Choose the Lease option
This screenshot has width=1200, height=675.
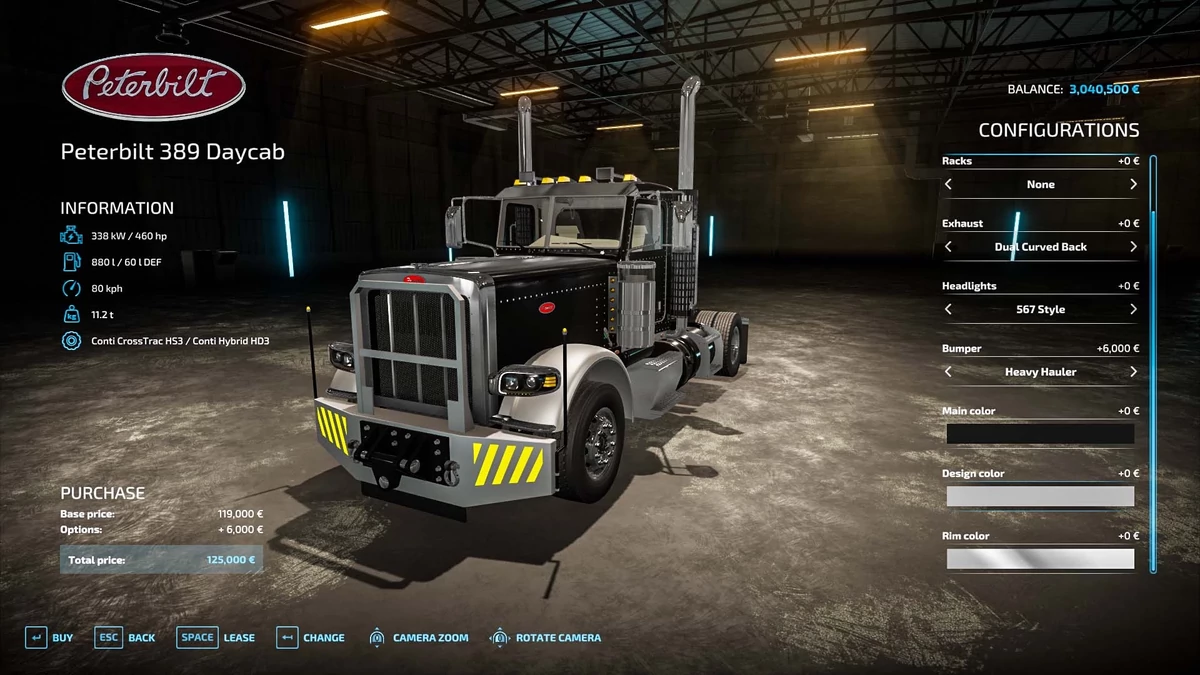point(217,638)
